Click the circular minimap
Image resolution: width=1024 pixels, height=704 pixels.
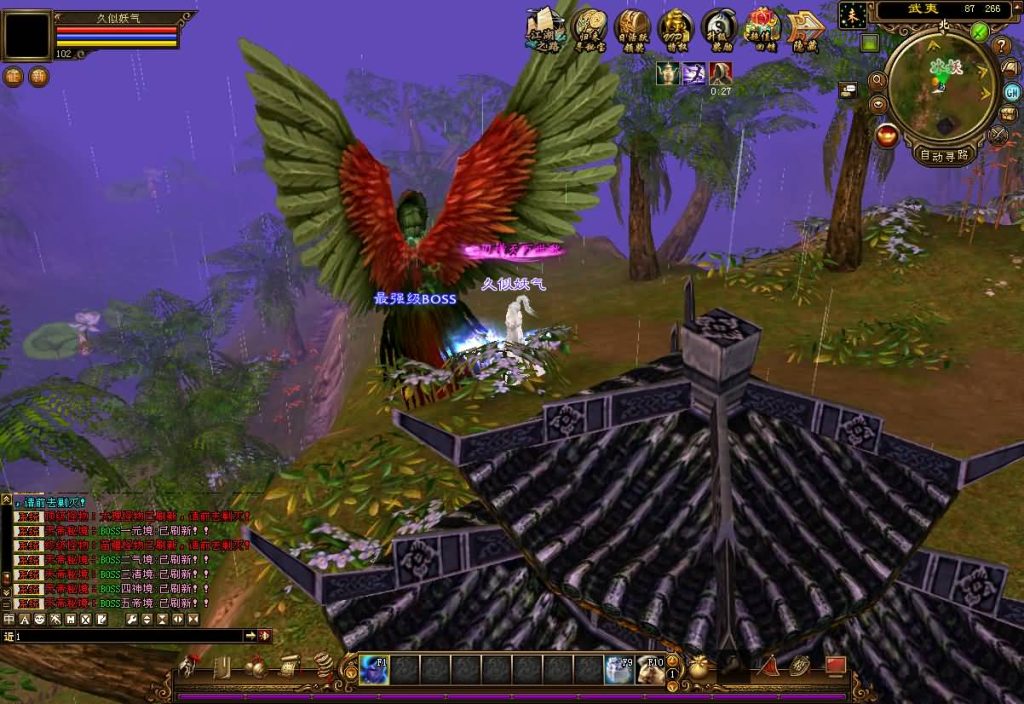tap(942, 88)
